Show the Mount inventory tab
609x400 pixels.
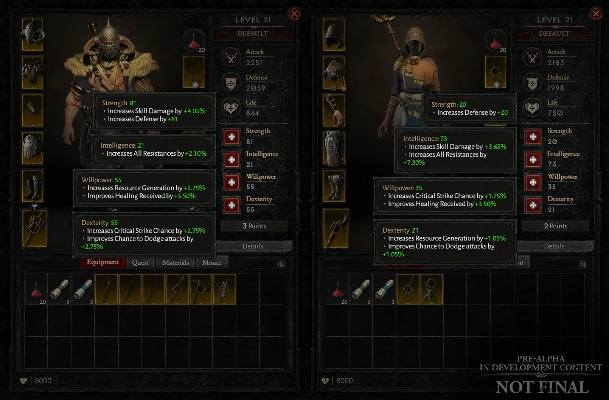pyautogui.click(x=212, y=262)
